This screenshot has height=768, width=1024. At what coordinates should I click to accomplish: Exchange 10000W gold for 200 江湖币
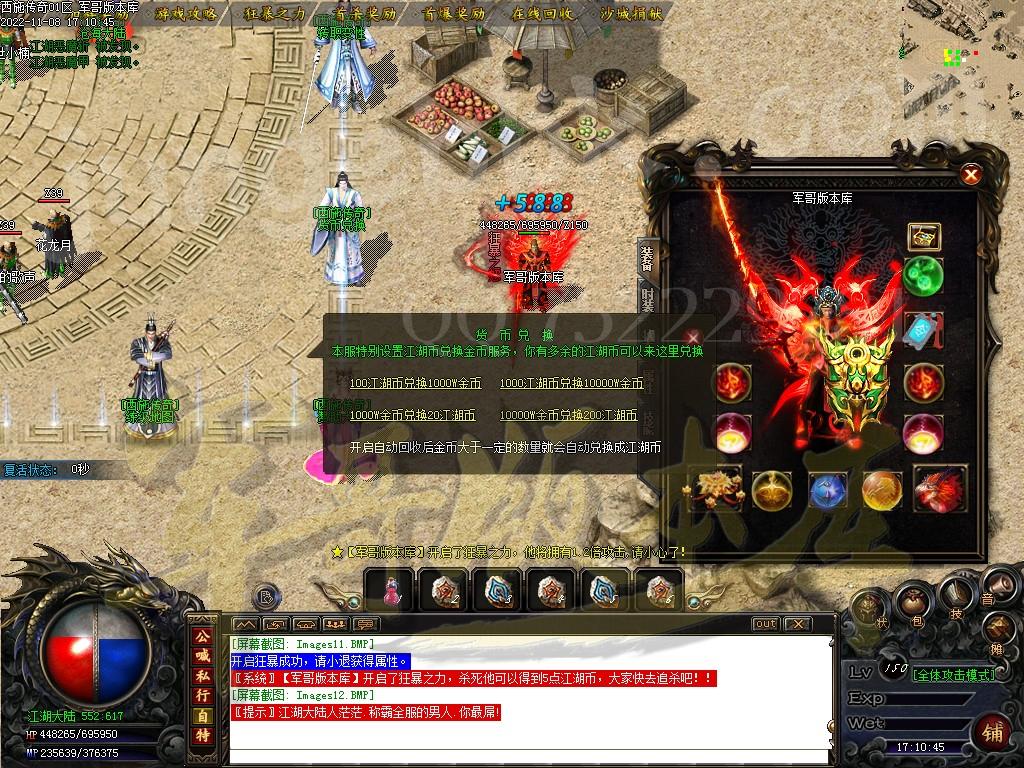[568, 415]
